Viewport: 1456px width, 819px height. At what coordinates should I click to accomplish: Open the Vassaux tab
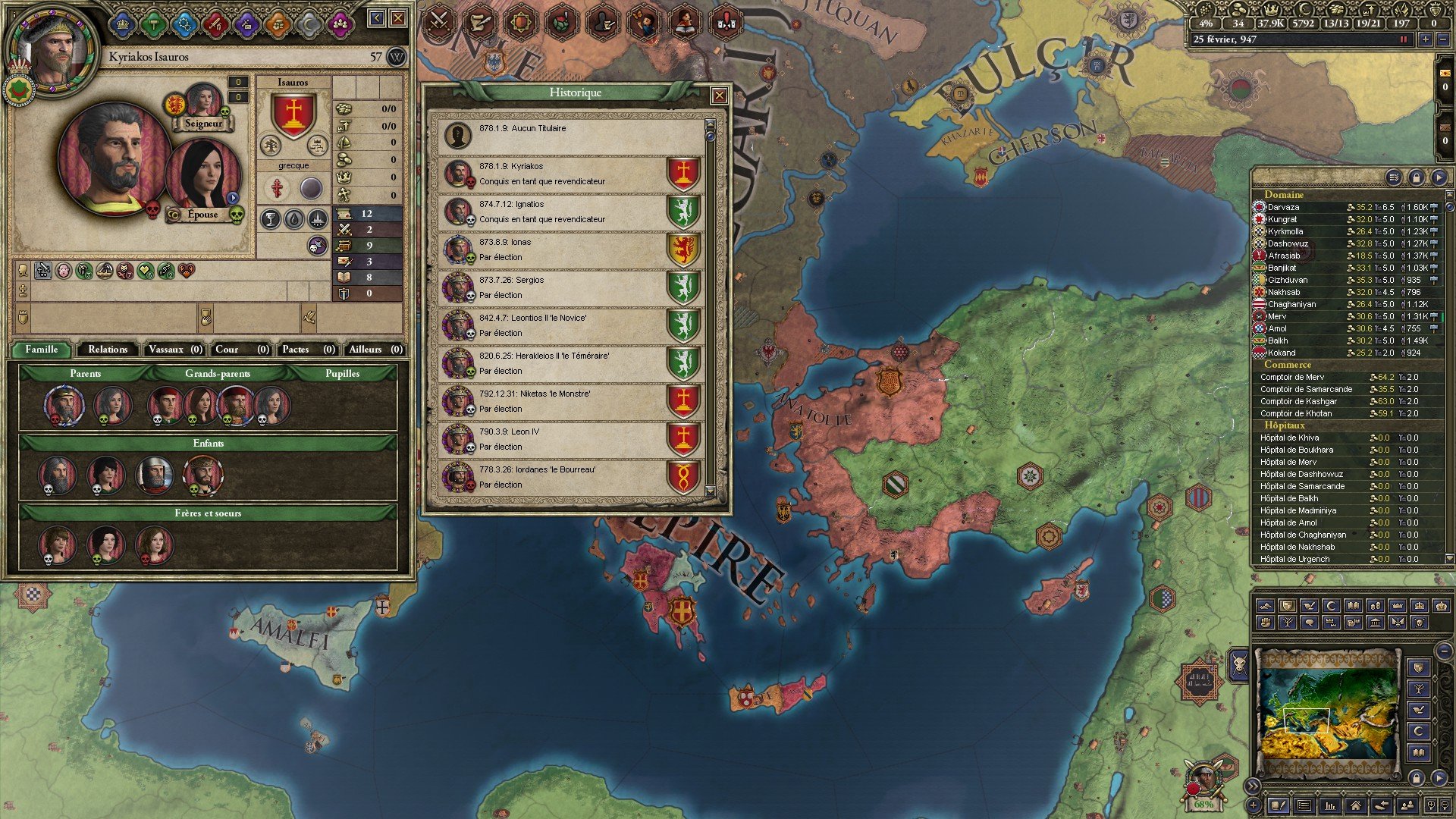pyautogui.click(x=174, y=350)
